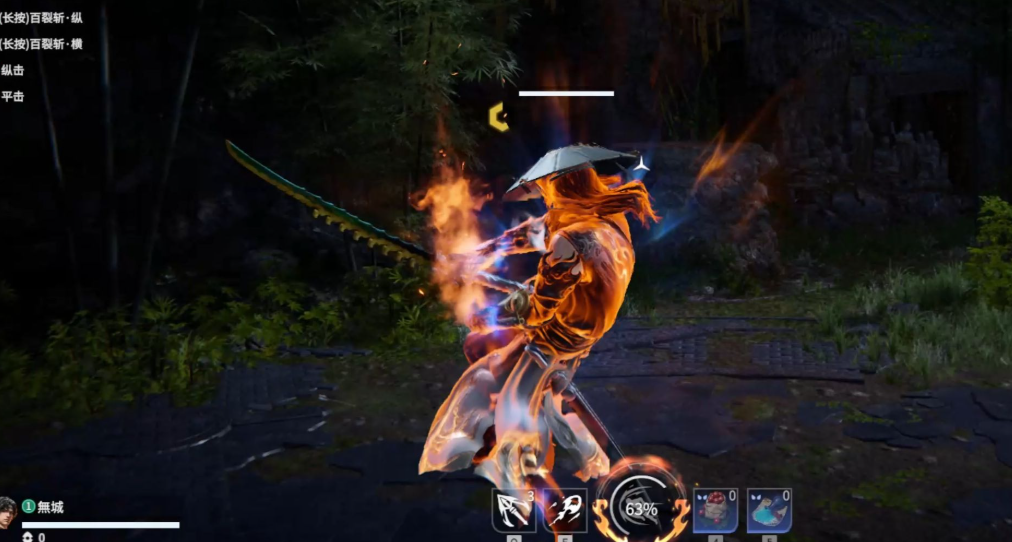Use the red berry rock consumable
Image resolution: width=1012 pixels, height=542 pixels.
point(716,510)
